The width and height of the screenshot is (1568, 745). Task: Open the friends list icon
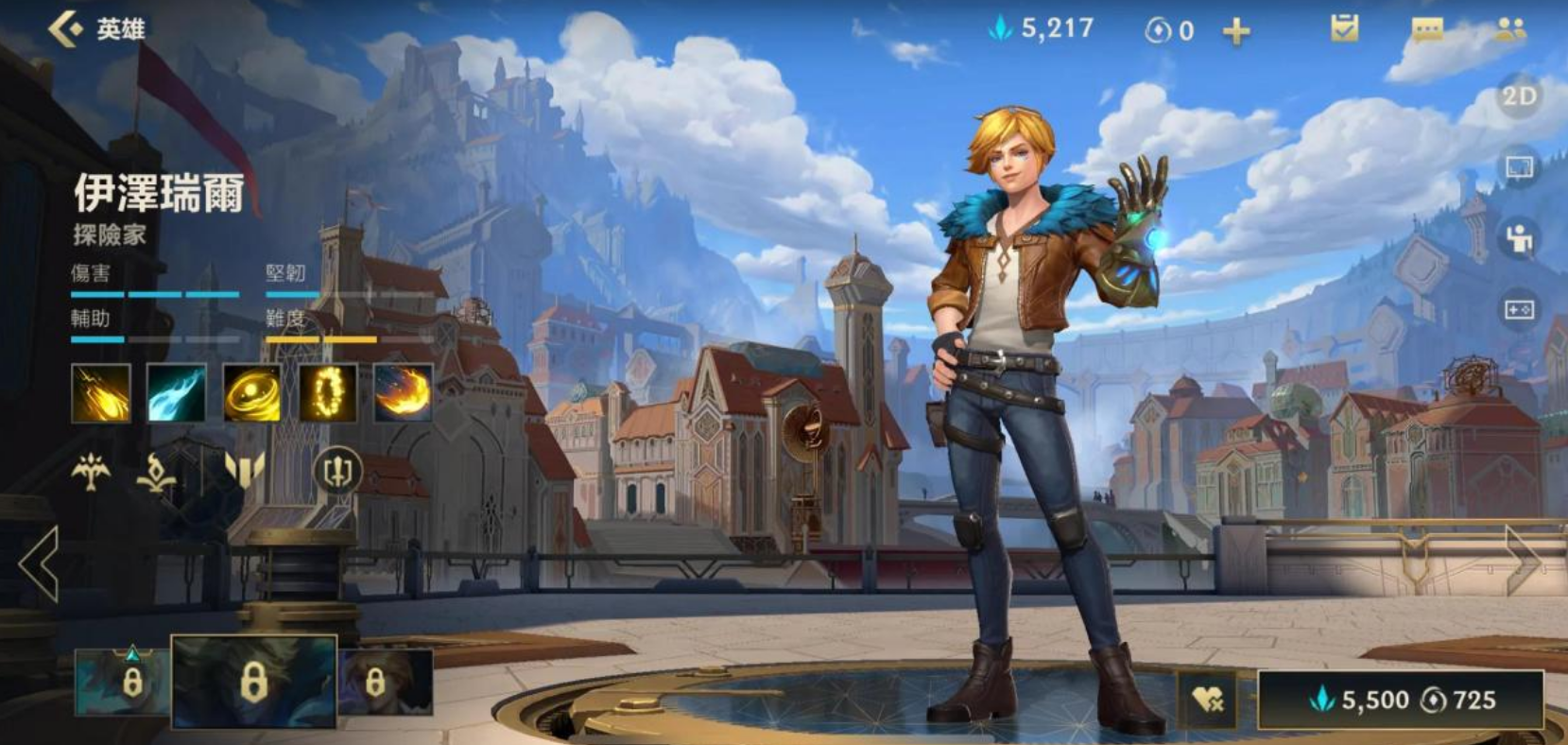(x=1510, y=30)
